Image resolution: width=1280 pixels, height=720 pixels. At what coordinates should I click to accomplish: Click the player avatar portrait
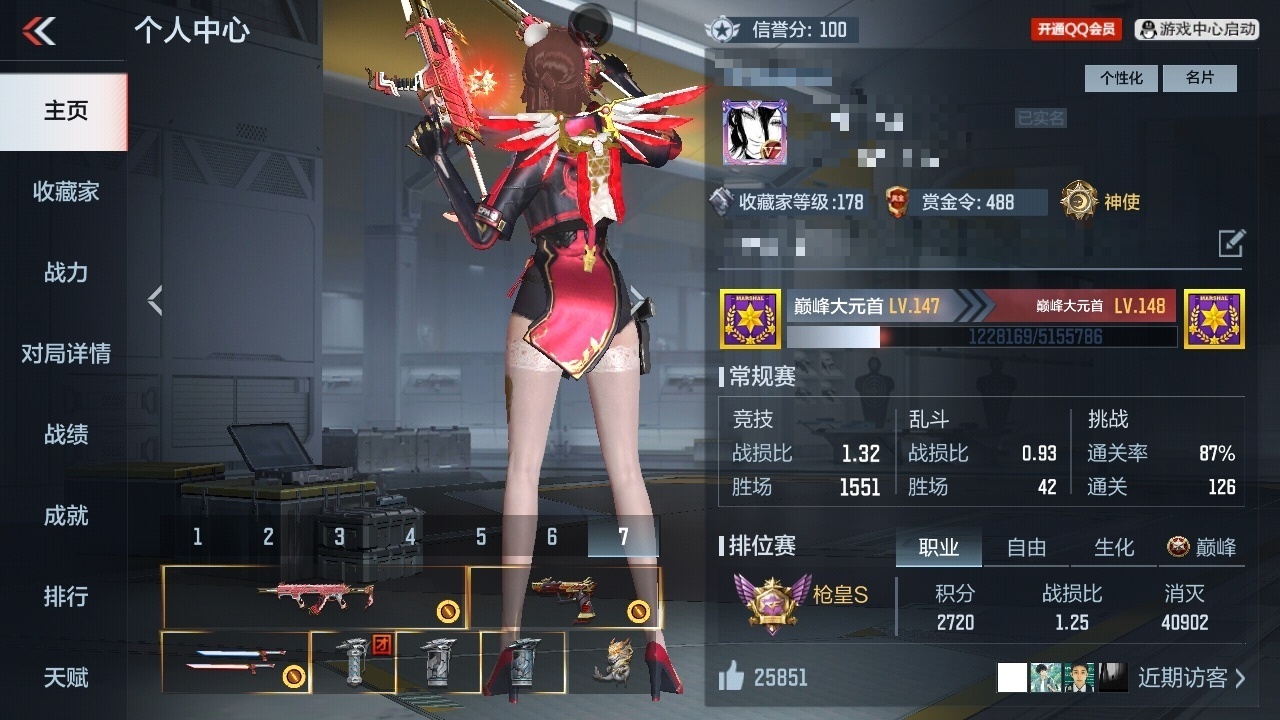point(754,132)
